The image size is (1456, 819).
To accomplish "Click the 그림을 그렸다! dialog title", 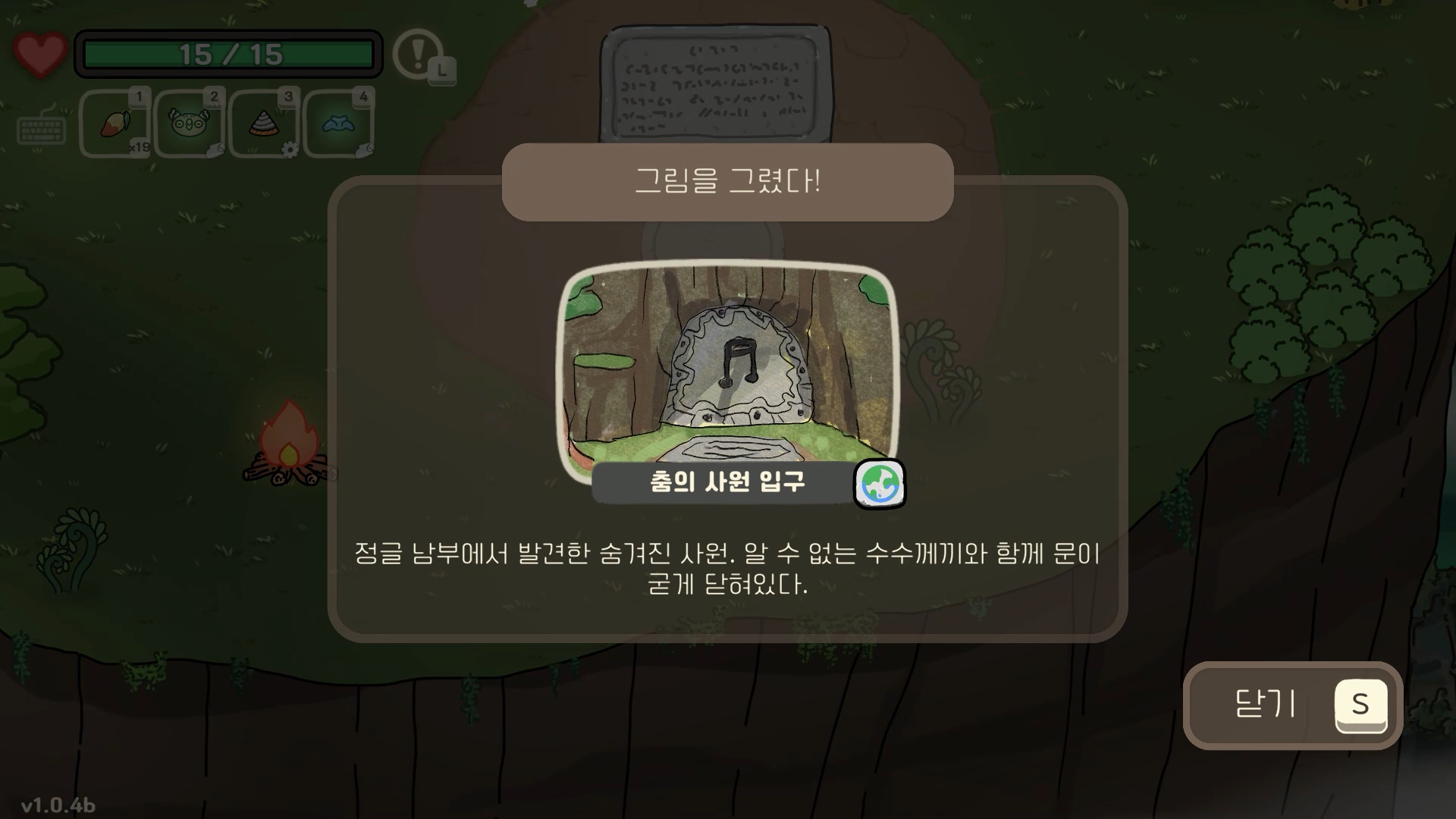I will 727,182.
